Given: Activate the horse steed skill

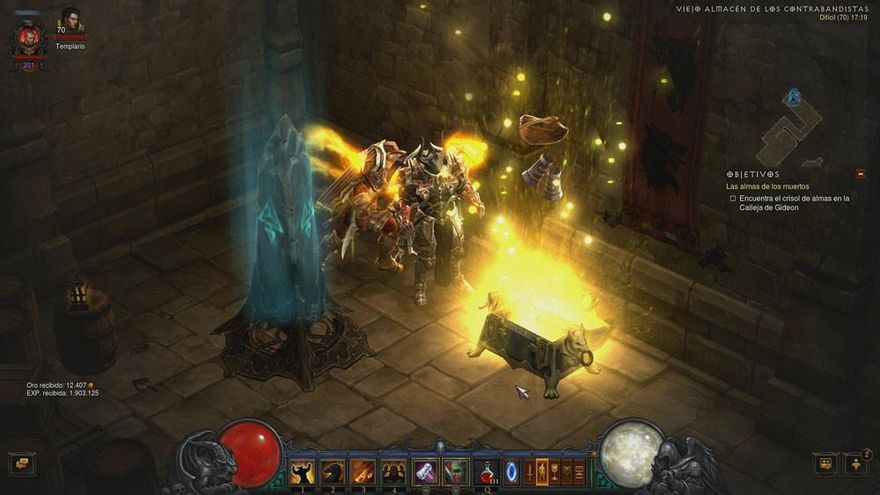Looking at the screenshot, I should pyautogui.click(x=333, y=471).
